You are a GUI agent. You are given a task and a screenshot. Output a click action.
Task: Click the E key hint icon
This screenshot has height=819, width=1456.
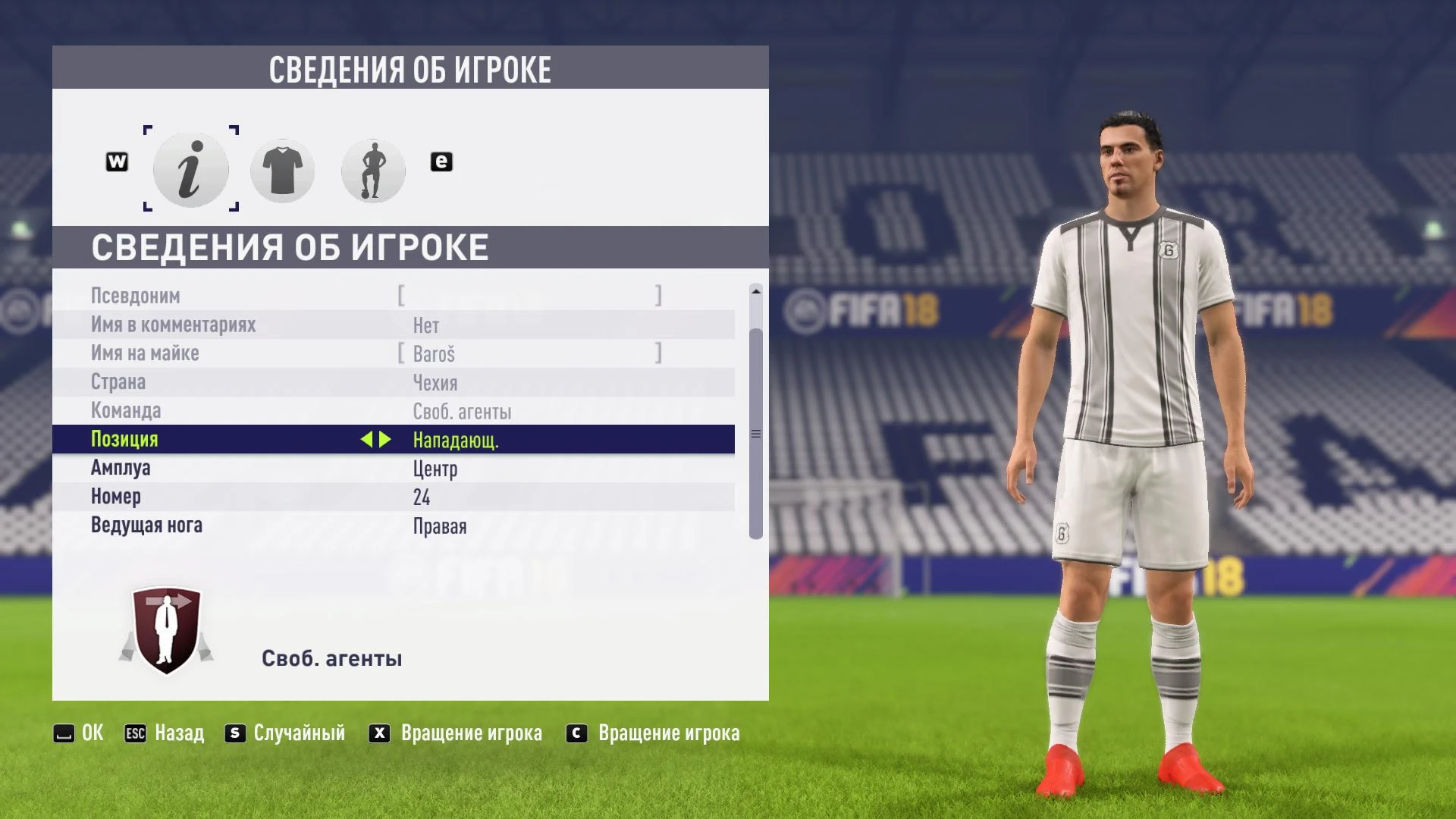441,161
